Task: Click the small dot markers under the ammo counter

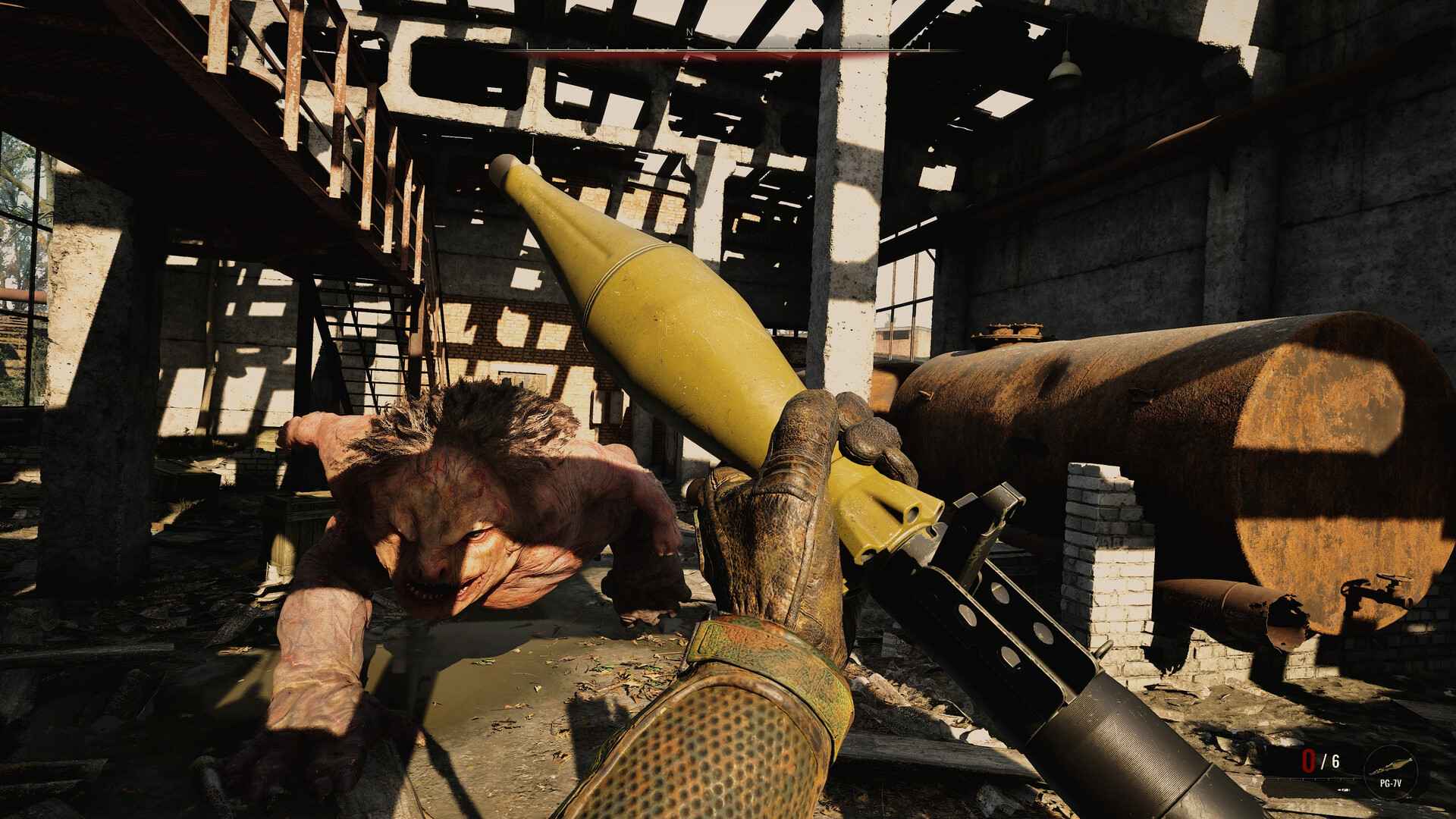Action: (x=1344, y=789)
